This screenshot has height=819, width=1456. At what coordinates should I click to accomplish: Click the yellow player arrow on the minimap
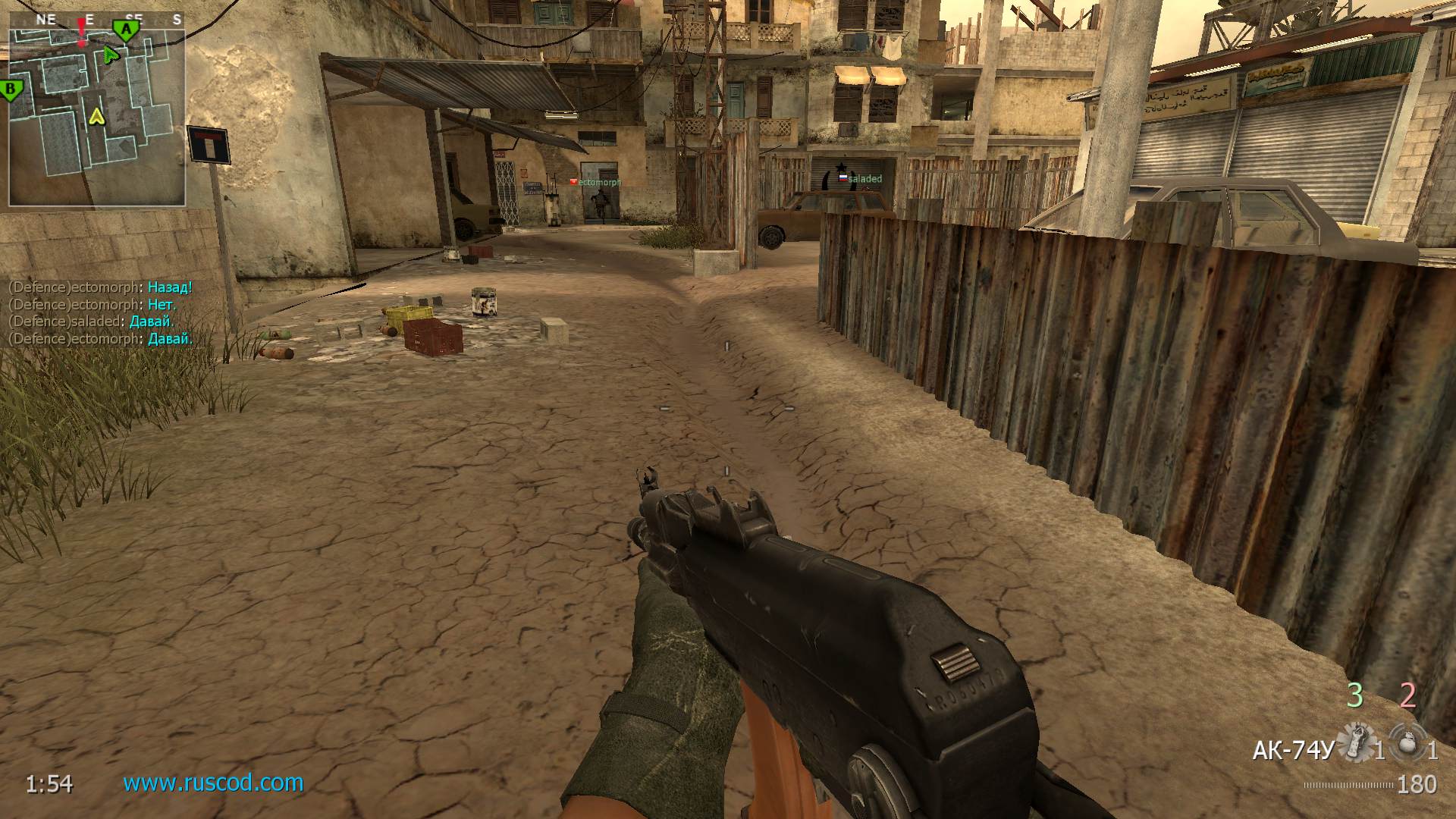pyautogui.click(x=96, y=116)
